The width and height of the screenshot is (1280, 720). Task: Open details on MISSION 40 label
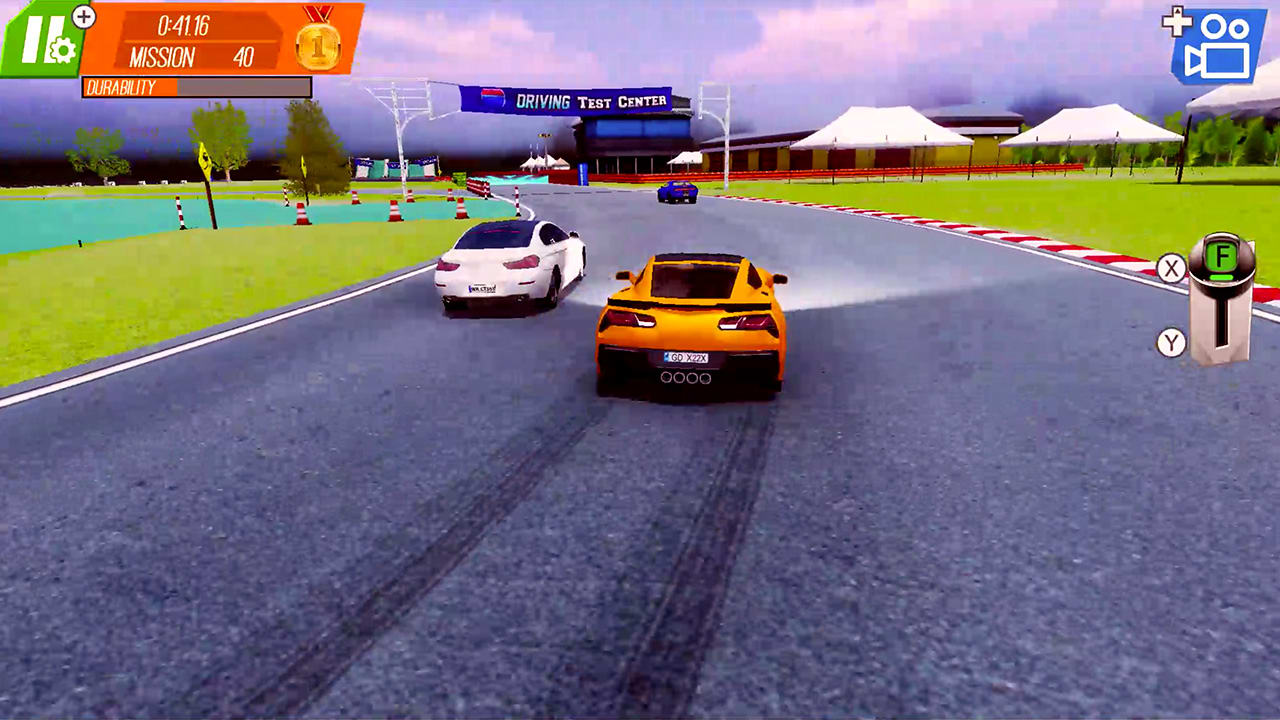tap(200, 58)
